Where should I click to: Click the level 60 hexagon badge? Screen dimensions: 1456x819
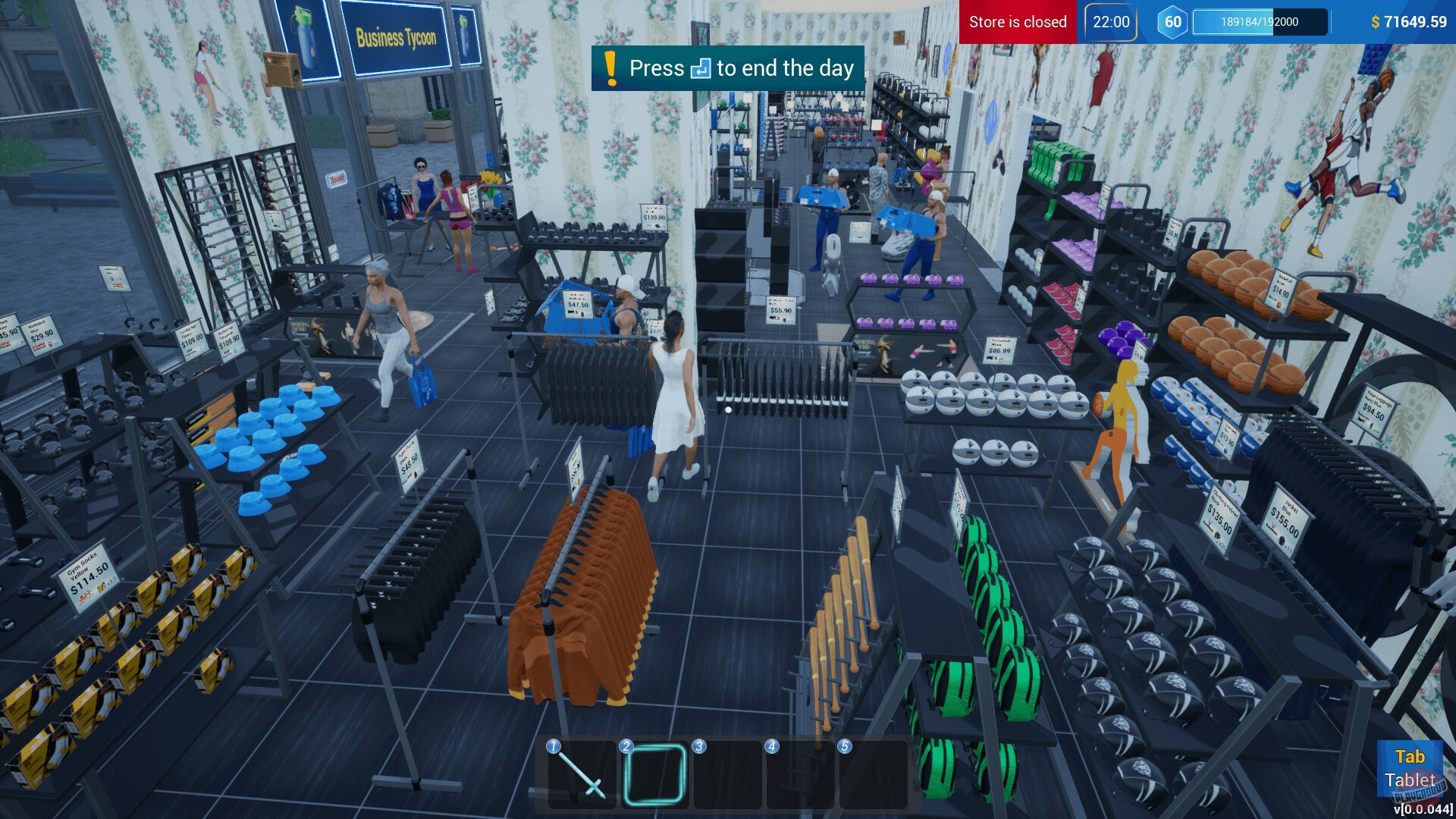(x=1171, y=22)
